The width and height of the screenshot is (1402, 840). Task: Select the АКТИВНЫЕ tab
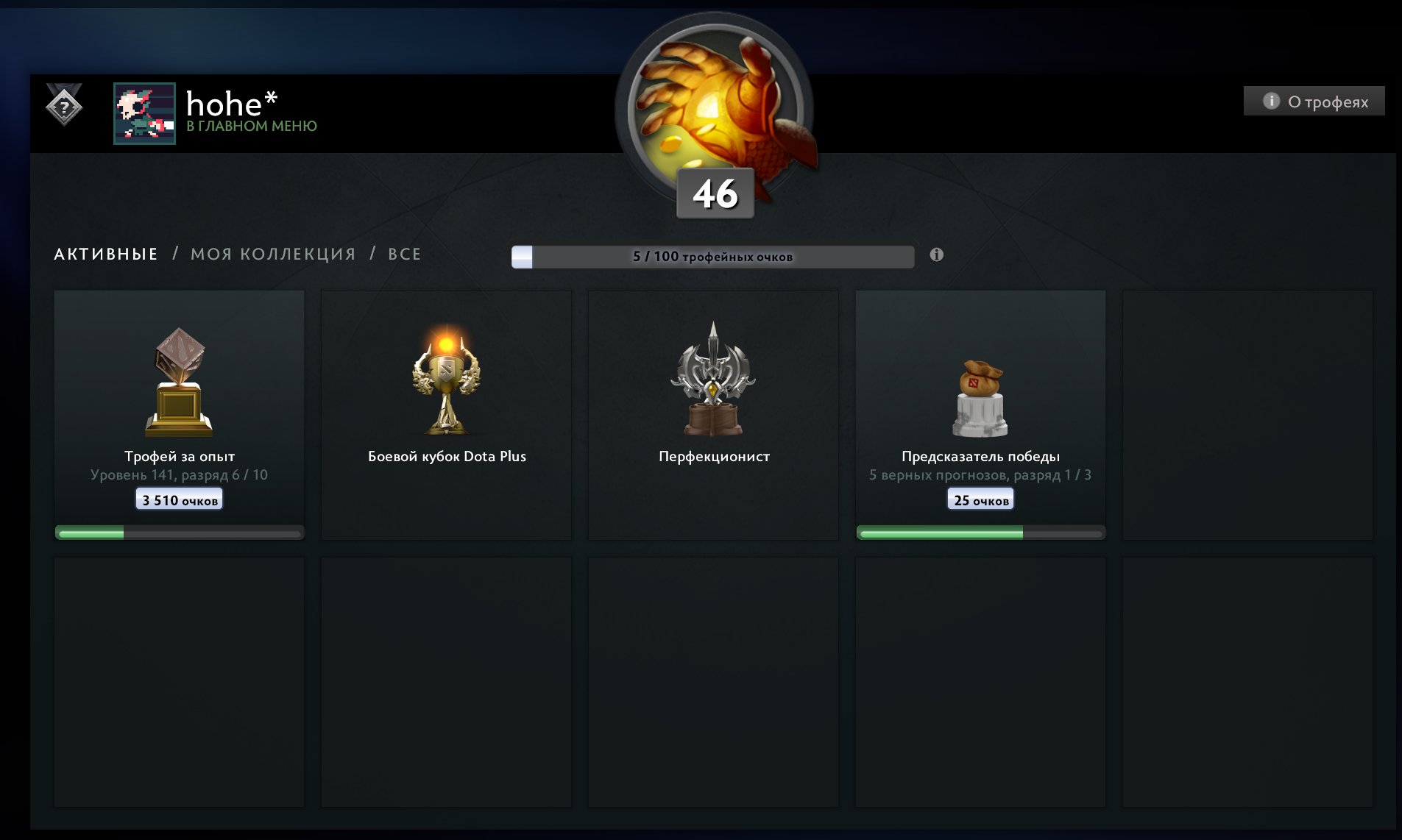point(105,254)
